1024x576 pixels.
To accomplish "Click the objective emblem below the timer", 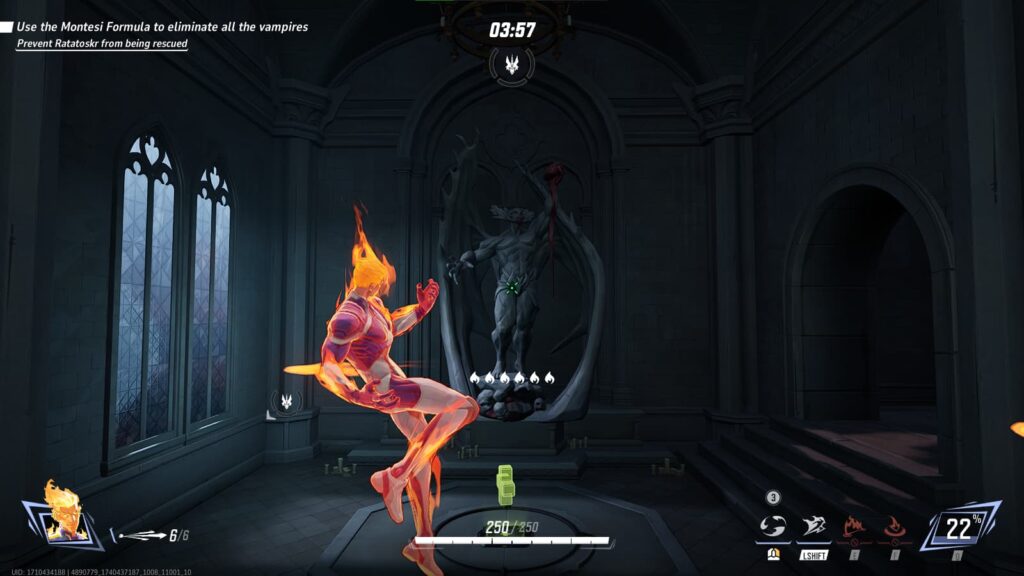I will coord(512,65).
